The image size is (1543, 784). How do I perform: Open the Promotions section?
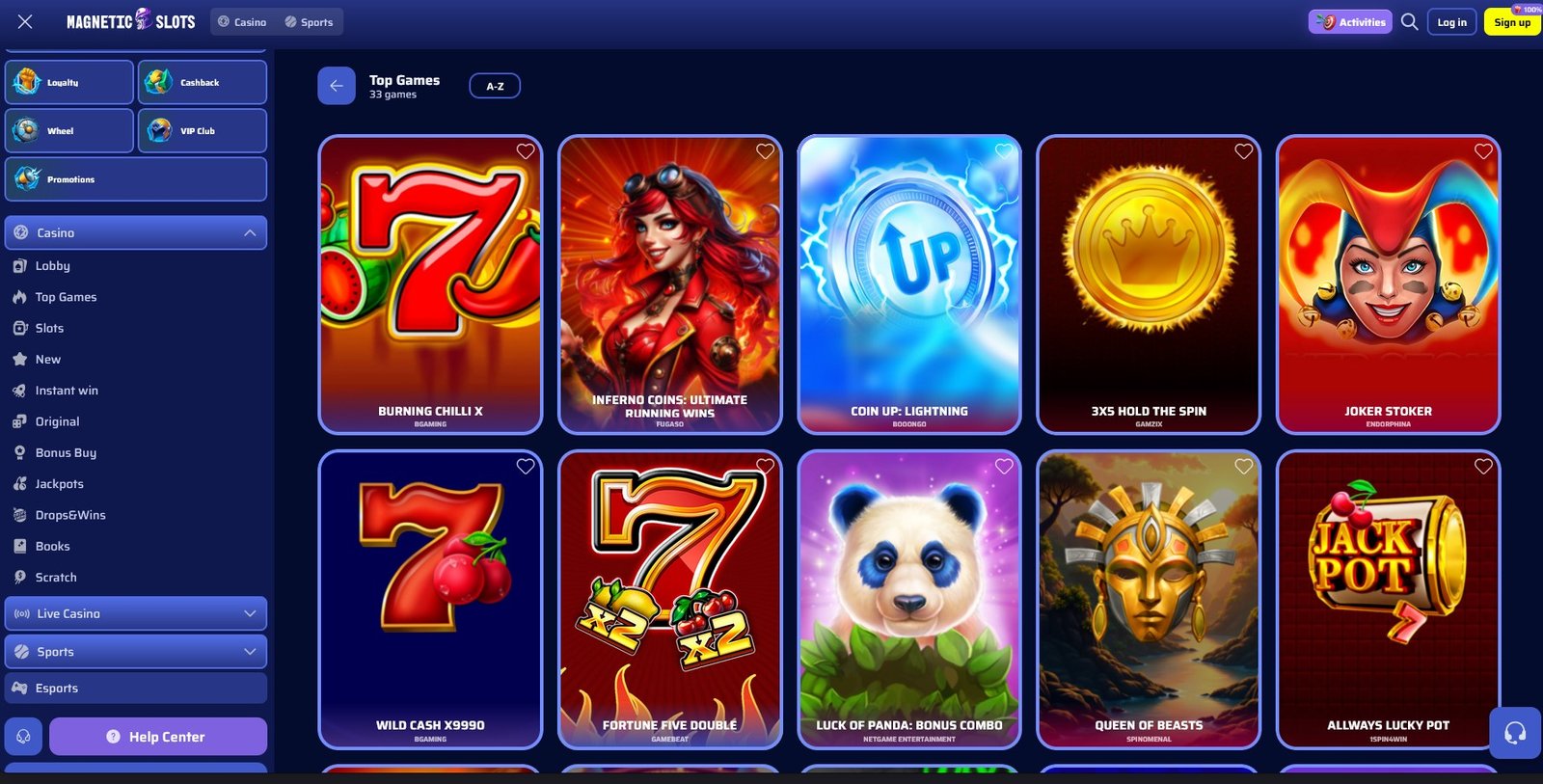point(135,178)
